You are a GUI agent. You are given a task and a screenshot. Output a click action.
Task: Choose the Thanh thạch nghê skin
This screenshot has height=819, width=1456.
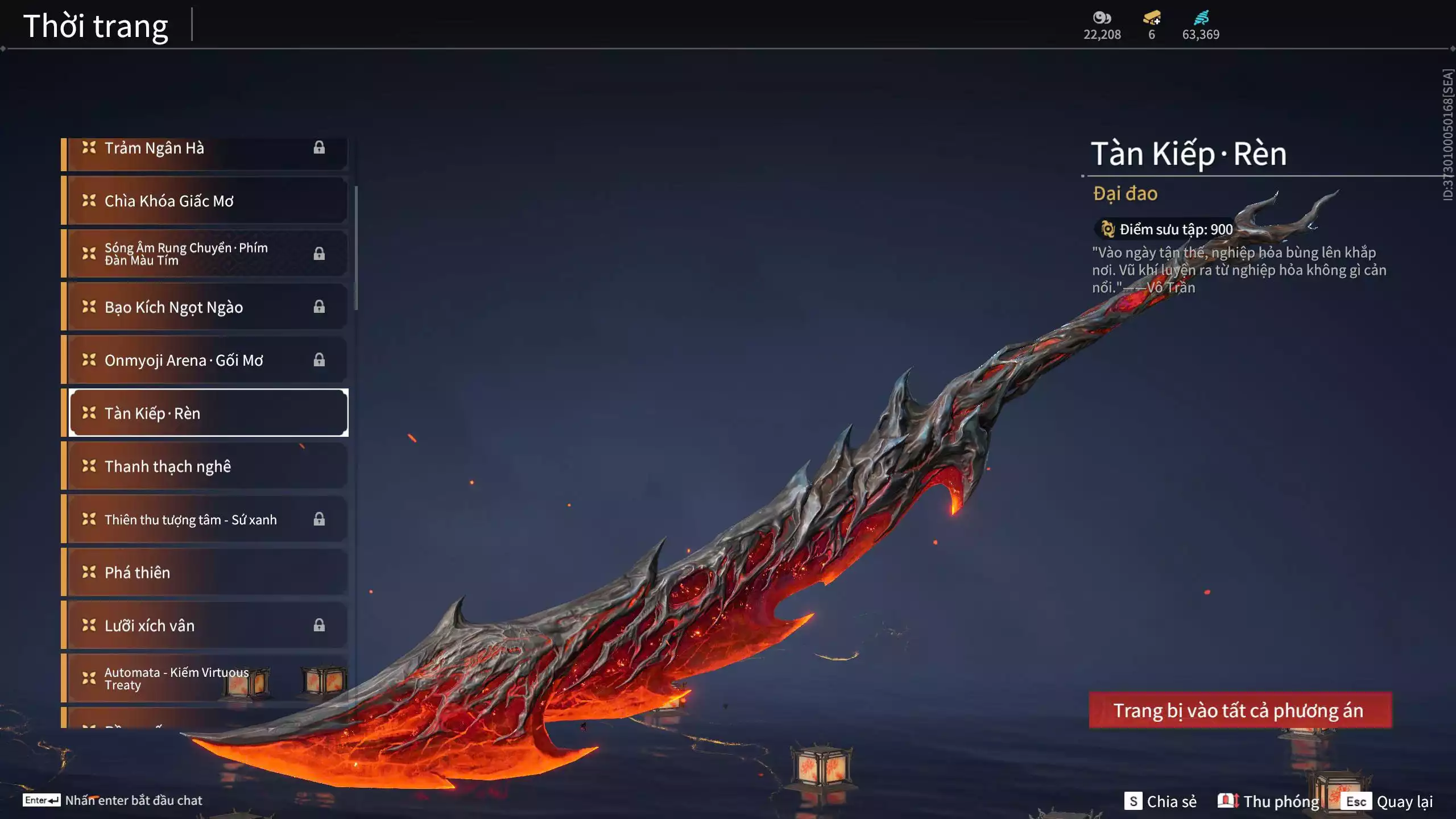[x=205, y=466]
